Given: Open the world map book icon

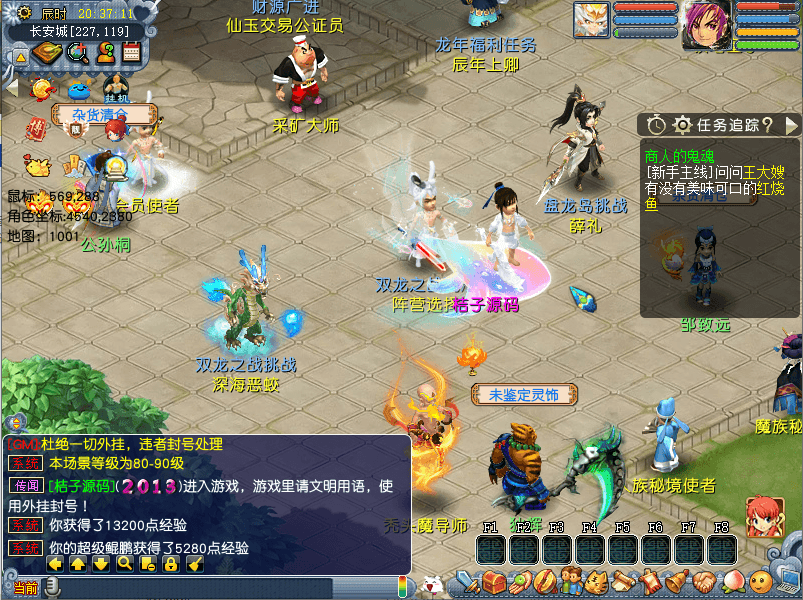Looking at the screenshot, I should [x=46, y=53].
